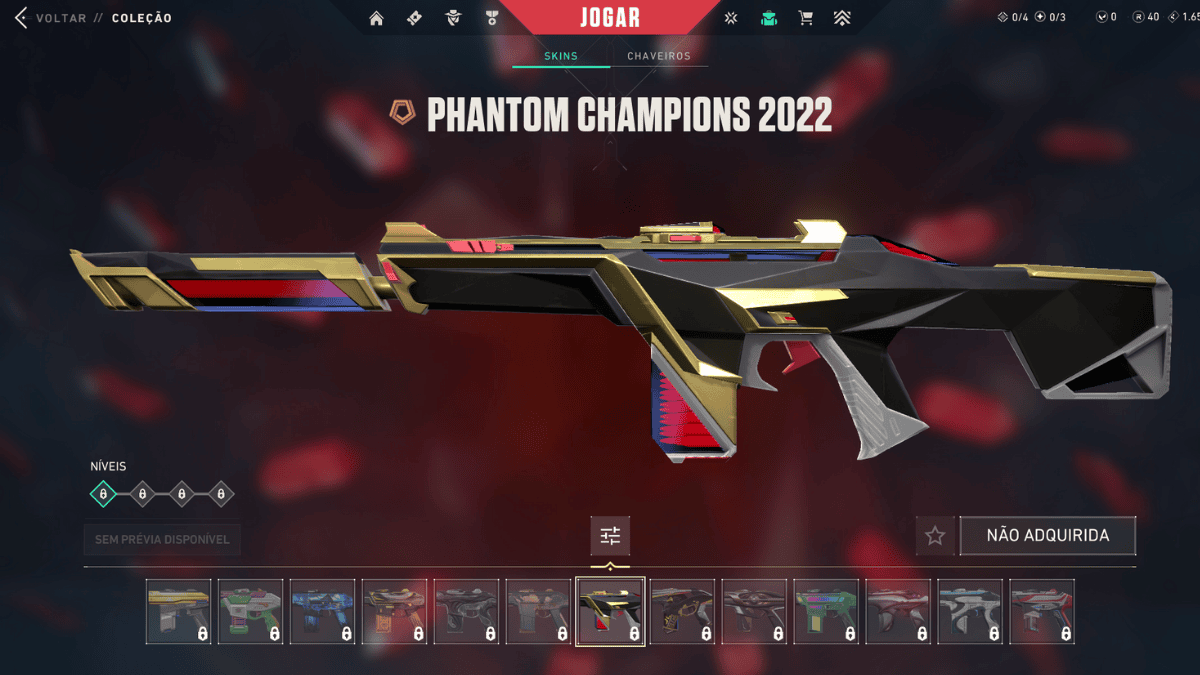Image resolution: width=1200 pixels, height=675 pixels.
Task: Open the green collection backpack icon
Action: 768,18
